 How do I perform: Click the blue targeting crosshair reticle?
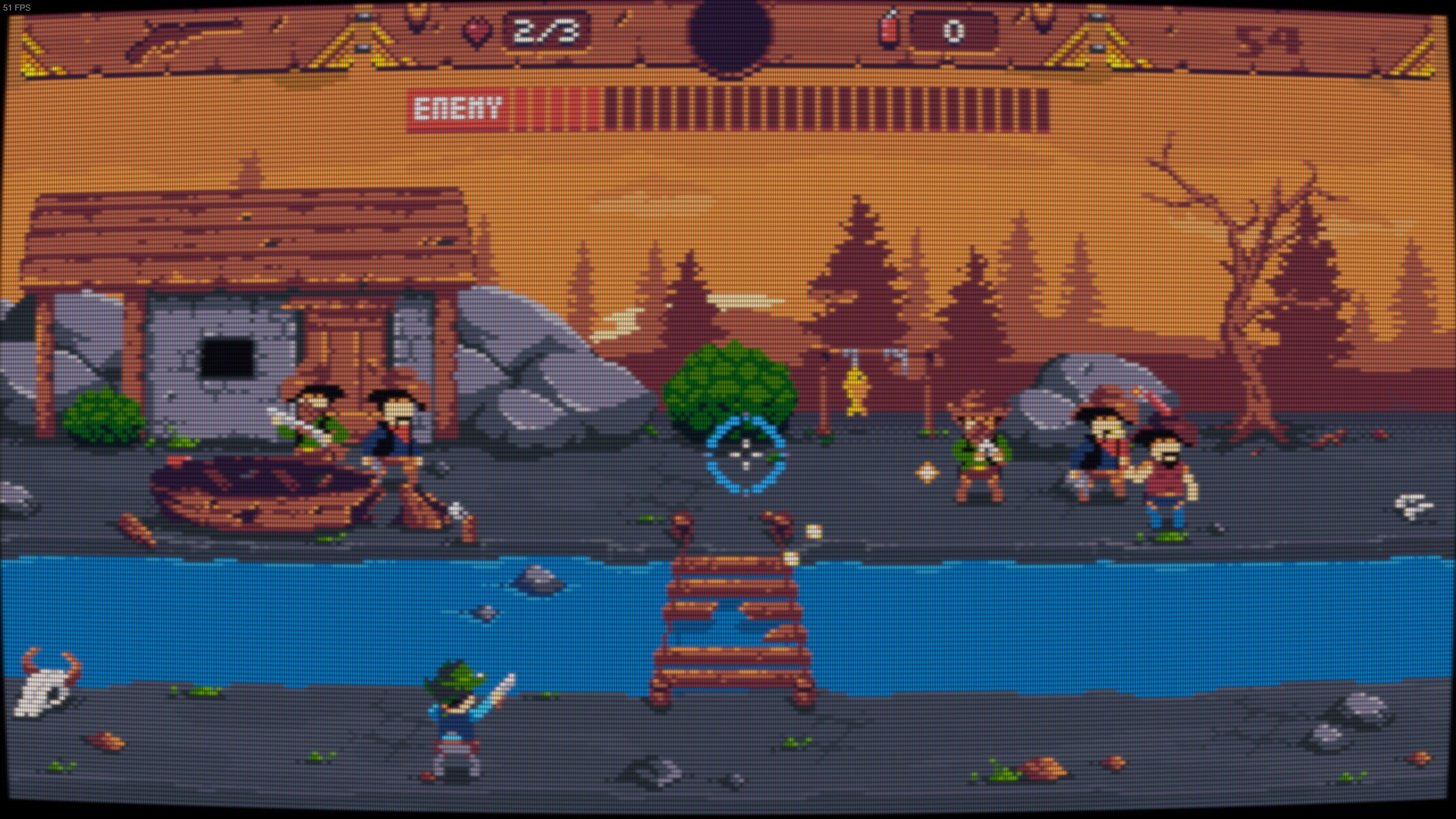[745, 455]
